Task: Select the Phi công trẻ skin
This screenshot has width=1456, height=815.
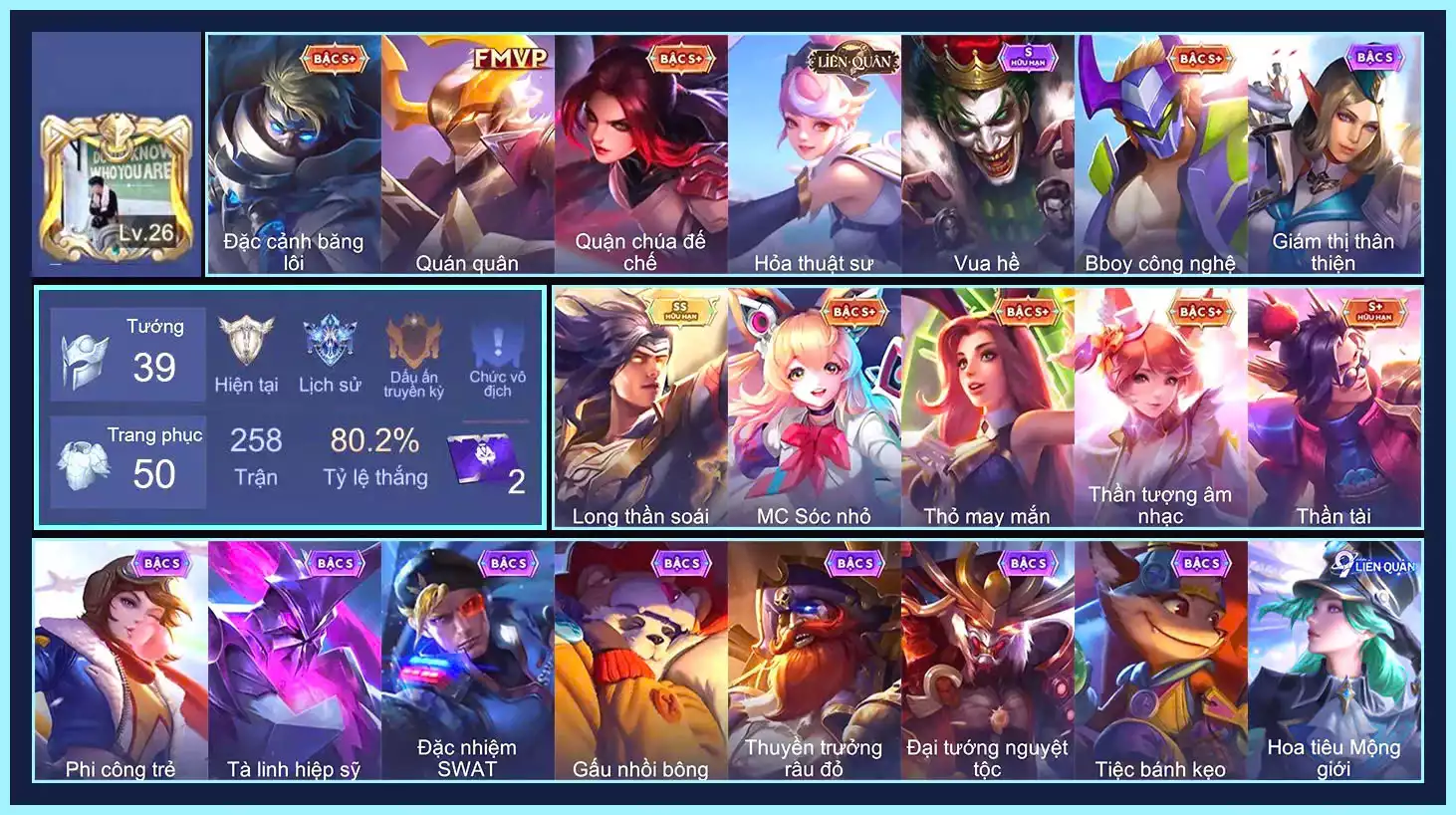Action: [121, 661]
